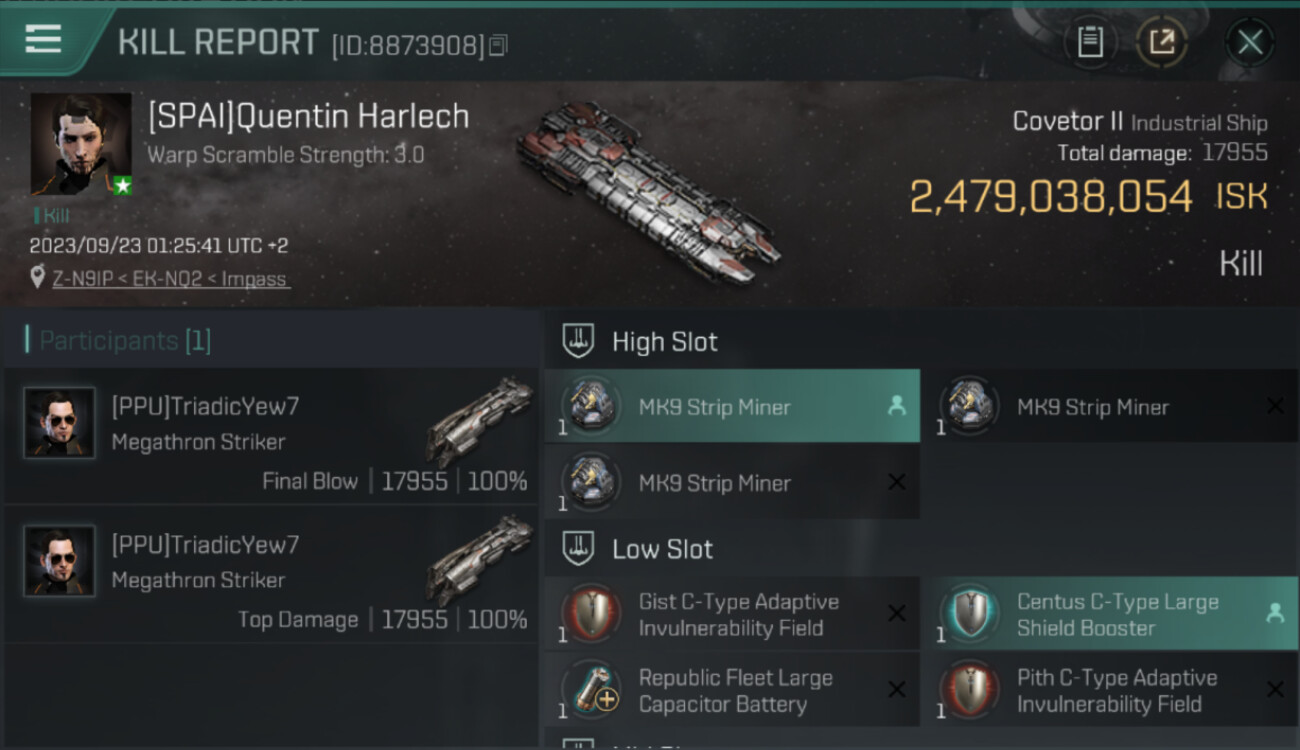Open the hamburger menu
The height and width of the screenshot is (750, 1300).
43,39
